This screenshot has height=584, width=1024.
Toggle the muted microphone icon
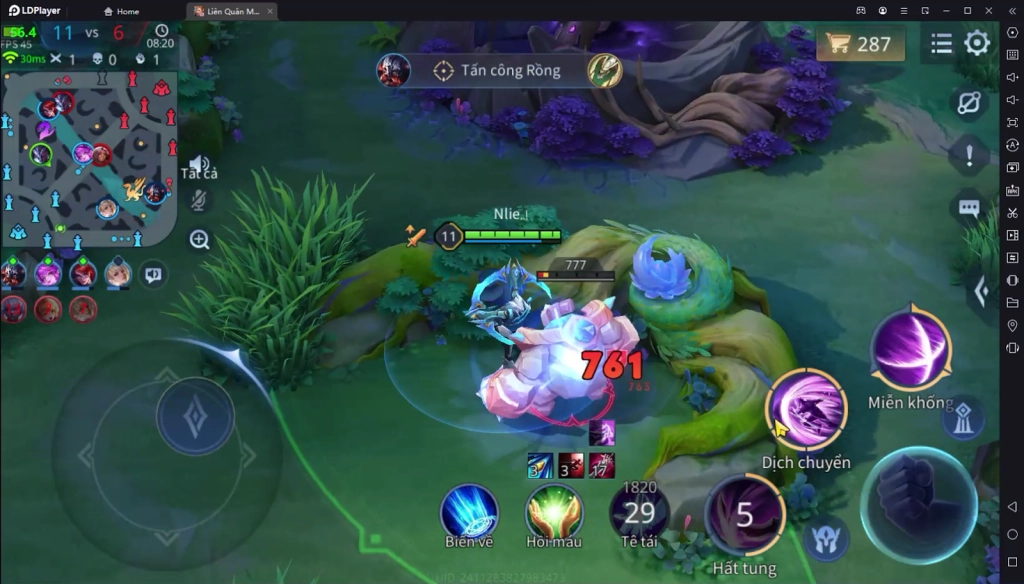[200, 201]
